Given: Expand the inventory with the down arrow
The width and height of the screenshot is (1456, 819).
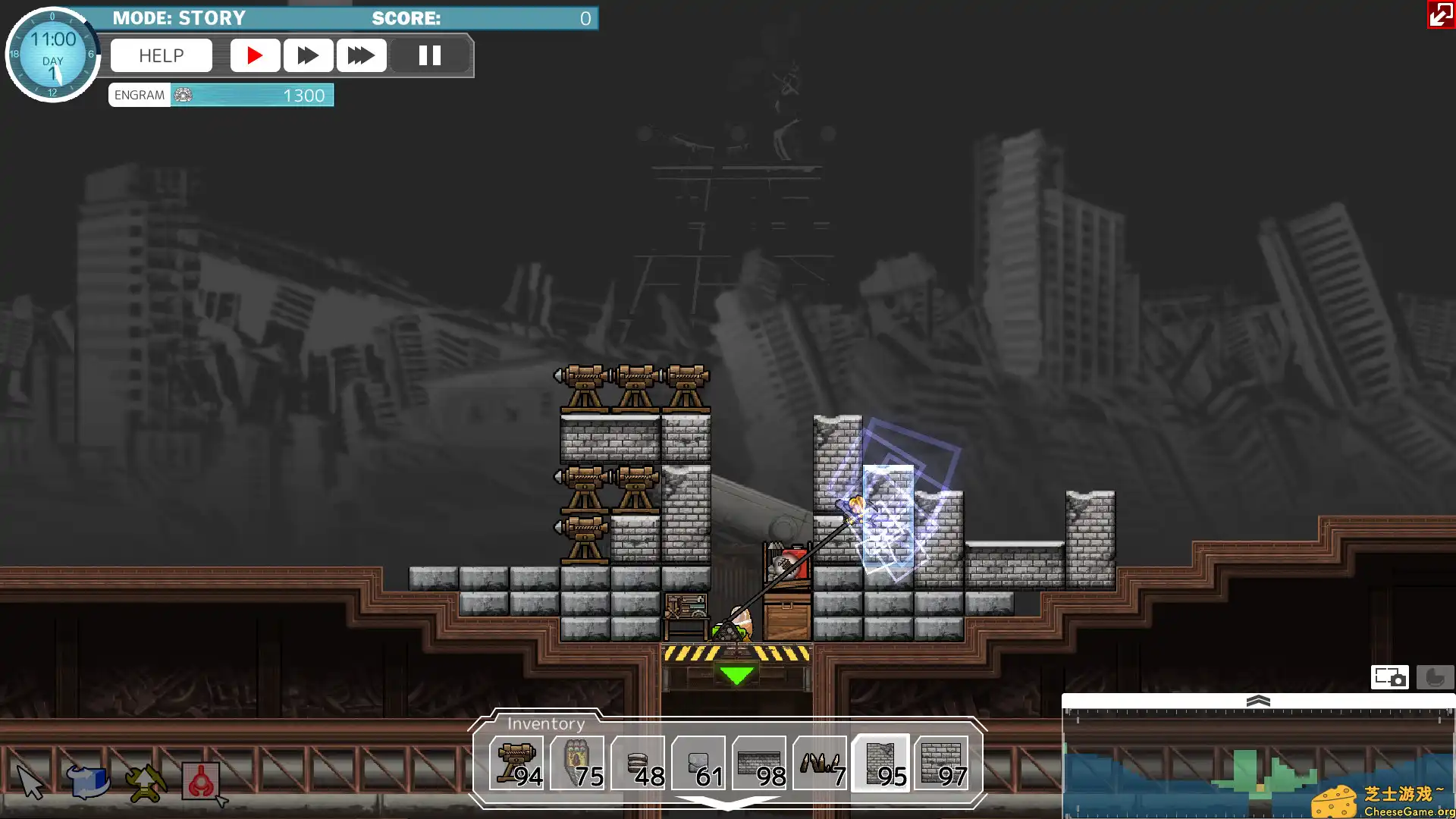Looking at the screenshot, I should point(727,802).
